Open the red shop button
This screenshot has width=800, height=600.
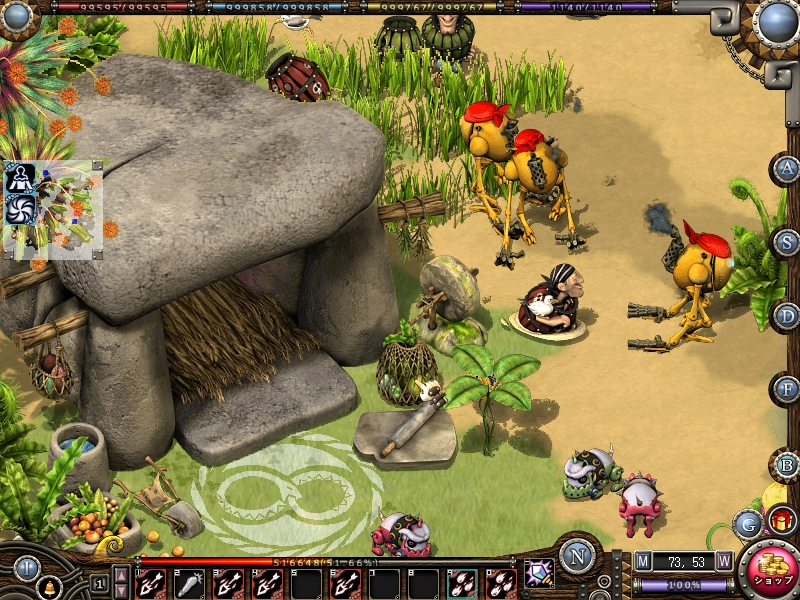click(x=770, y=569)
